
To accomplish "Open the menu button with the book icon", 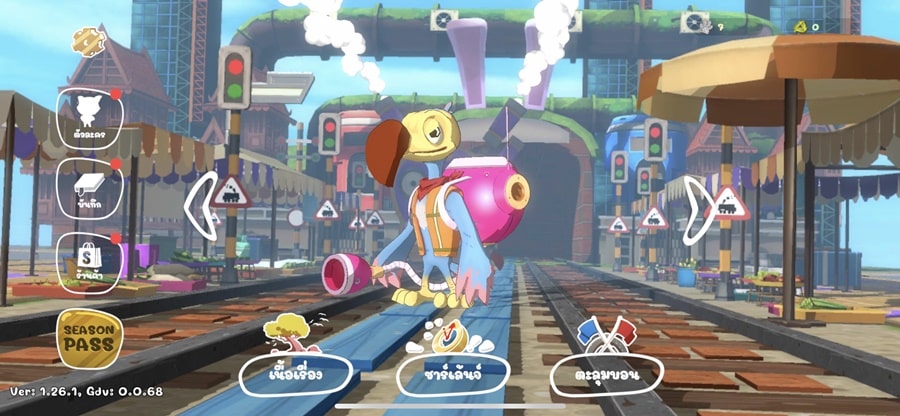I will pyautogui.click(x=90, y=187).
